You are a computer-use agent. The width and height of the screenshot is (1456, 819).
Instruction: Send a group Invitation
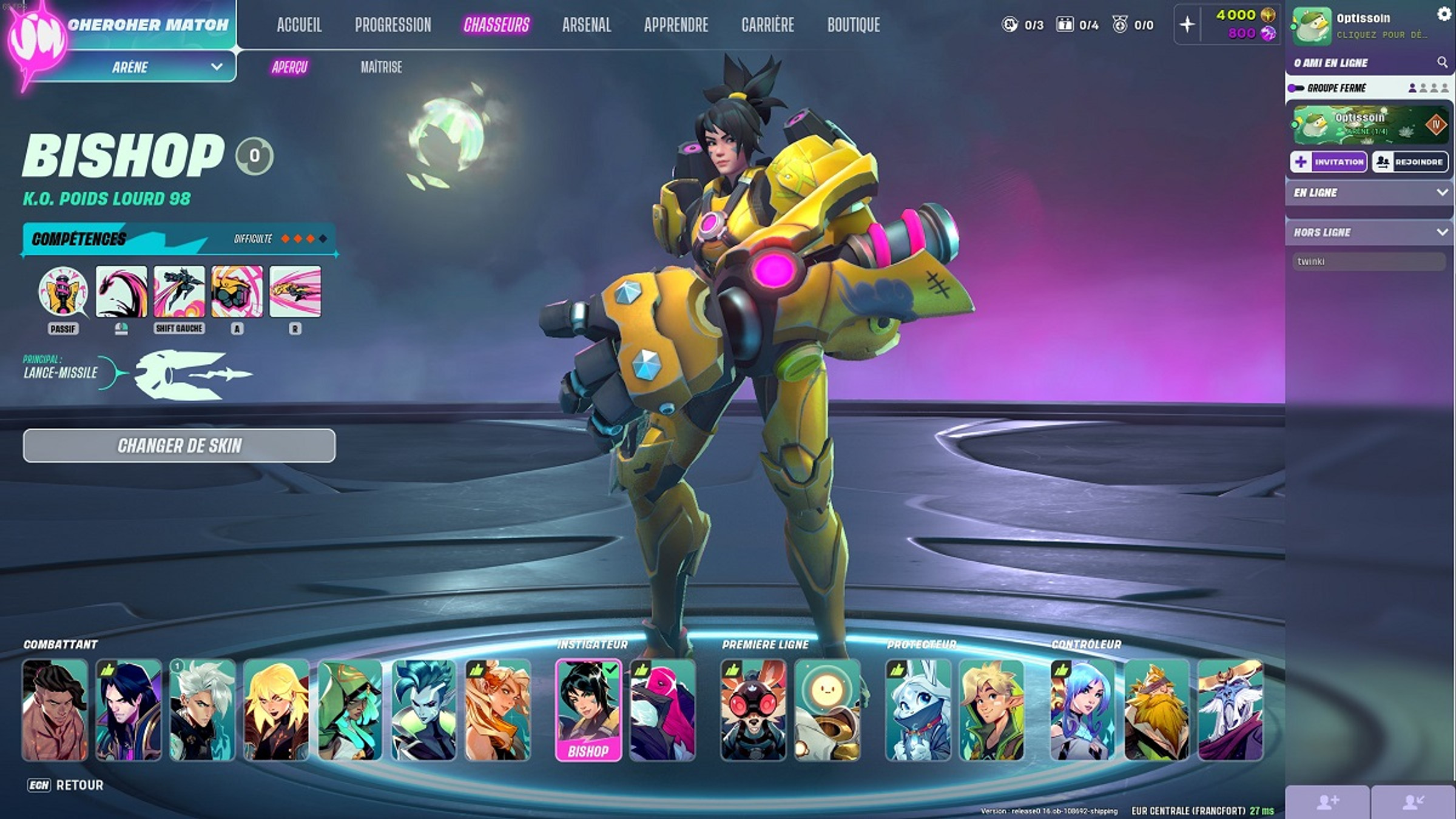1328,162
